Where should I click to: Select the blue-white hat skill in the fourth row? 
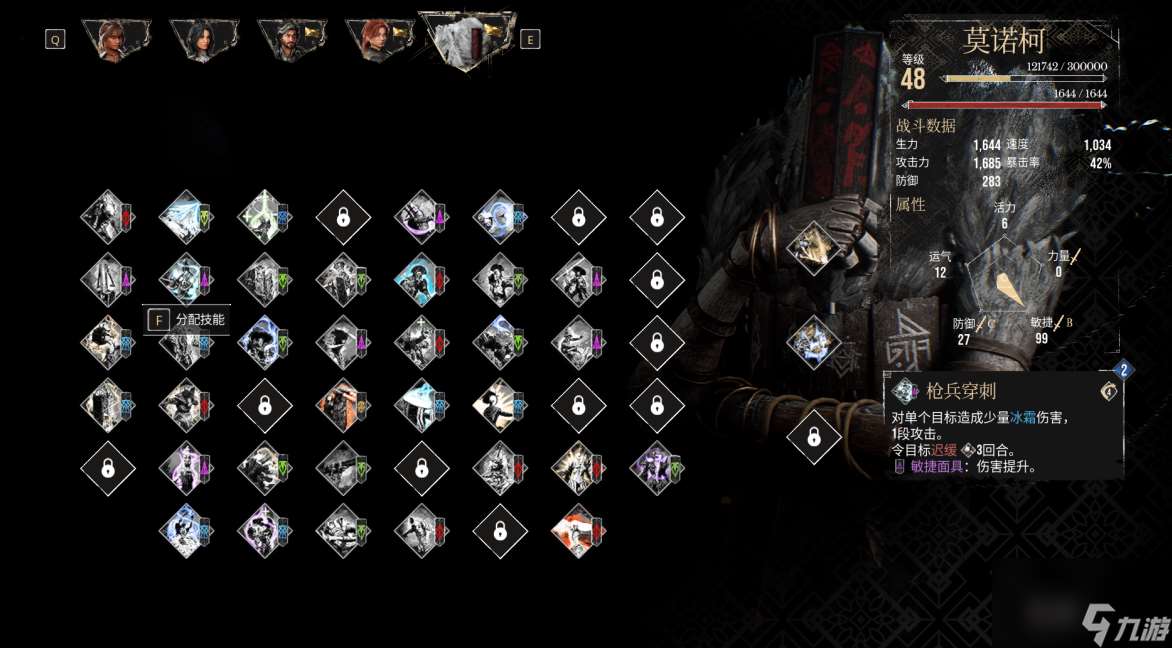tap(421, 405)
